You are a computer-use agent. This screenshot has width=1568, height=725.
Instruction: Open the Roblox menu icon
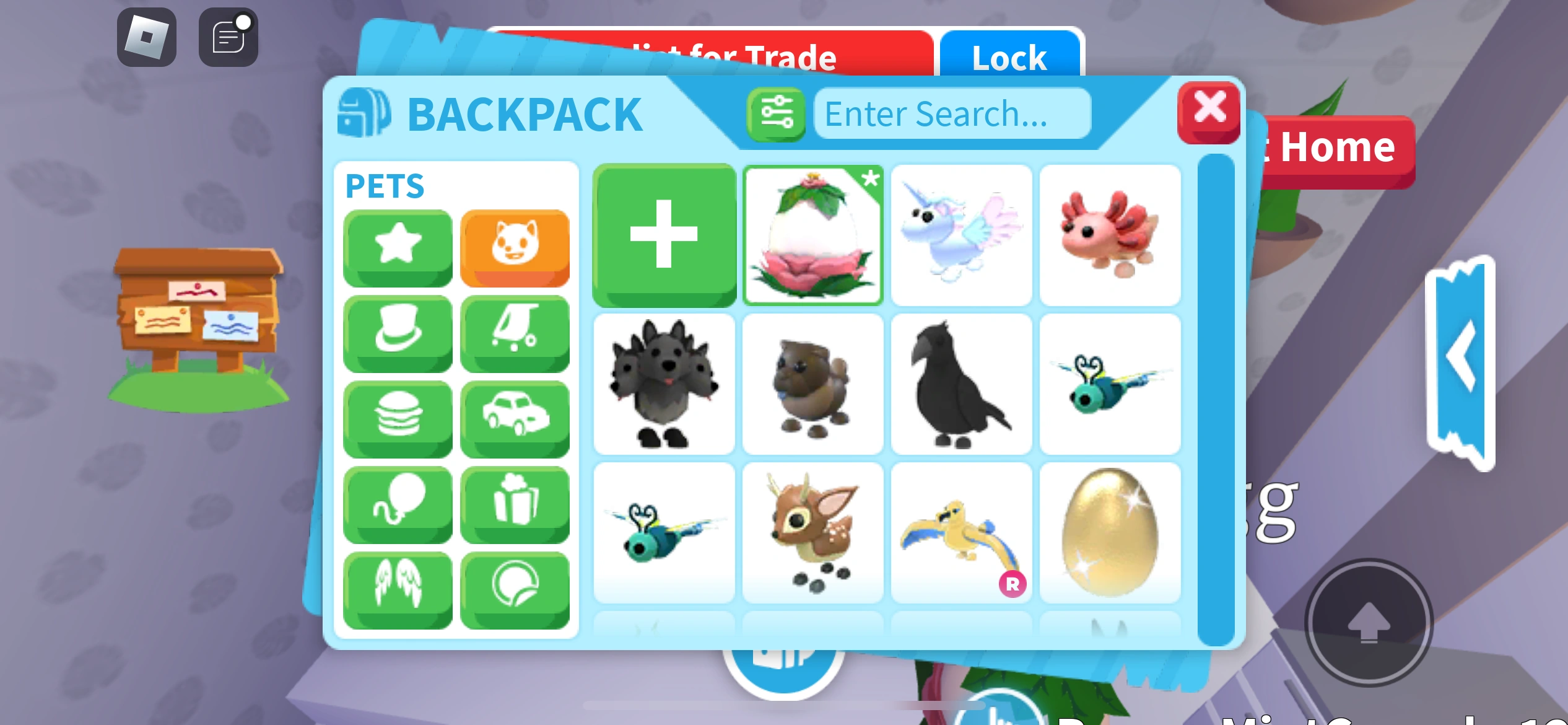tap(147, 37)
